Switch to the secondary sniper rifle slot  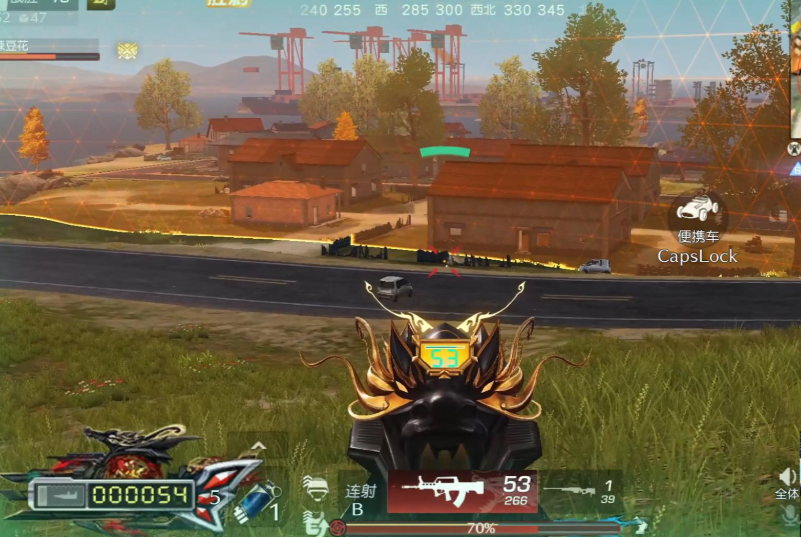[x=578, y=491]
